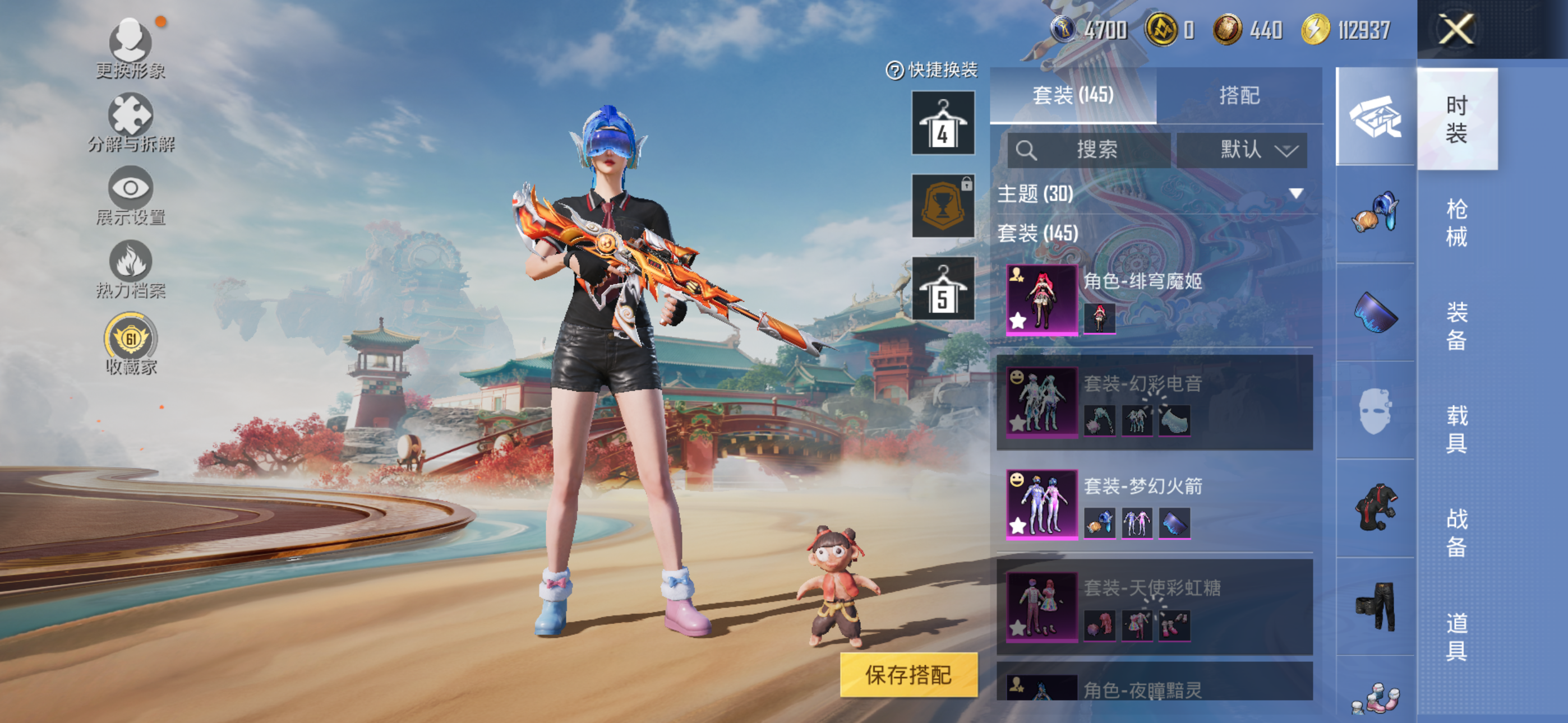The height and width of the screenshot is (723, 1568).
Task: Click the locked trophy preset slot
Action: pos(942,206)
